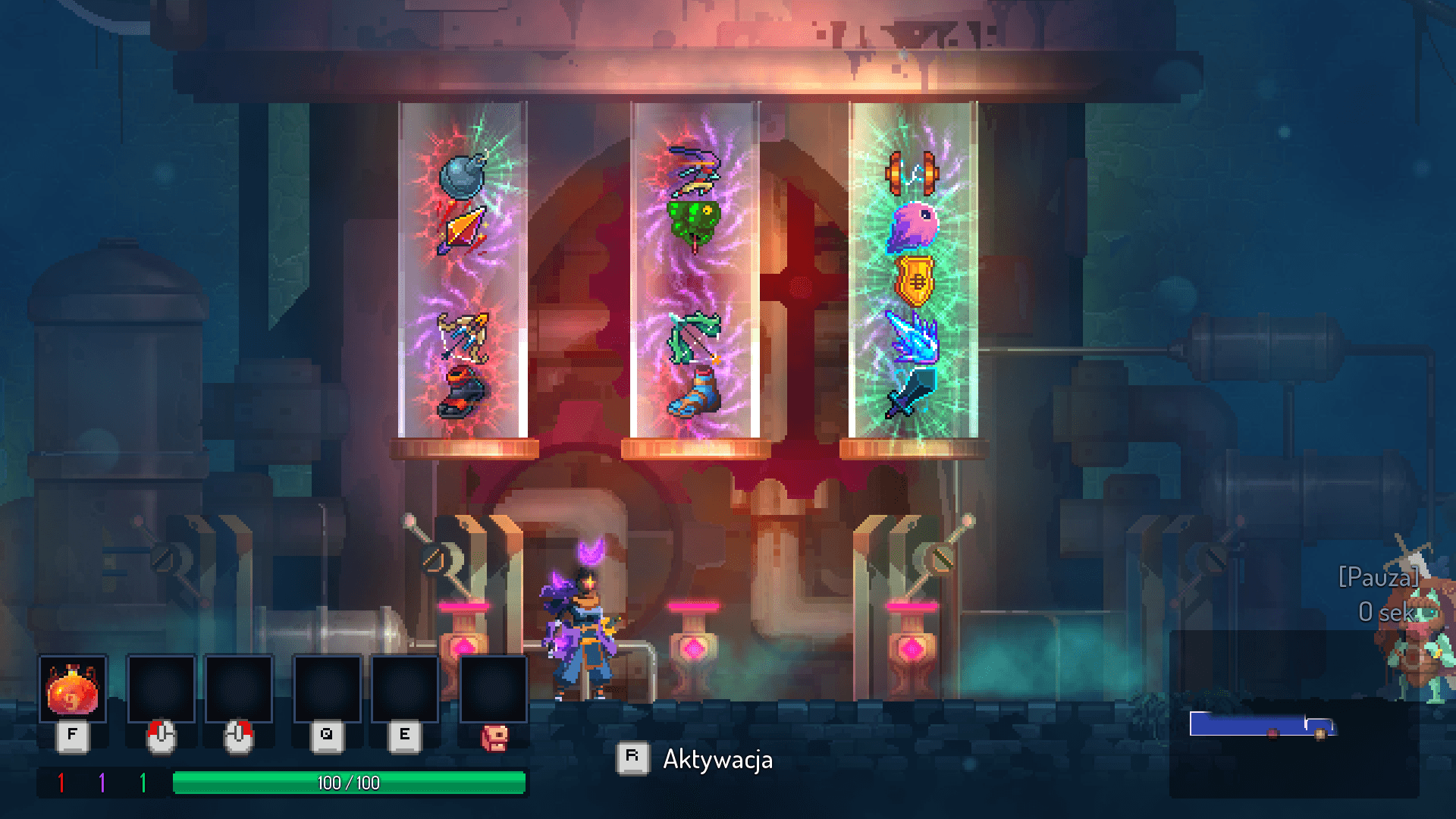Image resolution: width=1456 pixels, height=819 pixels.
Task: Choose the rapier at the top of the middle pillar
Action: (x=692, y=168)
